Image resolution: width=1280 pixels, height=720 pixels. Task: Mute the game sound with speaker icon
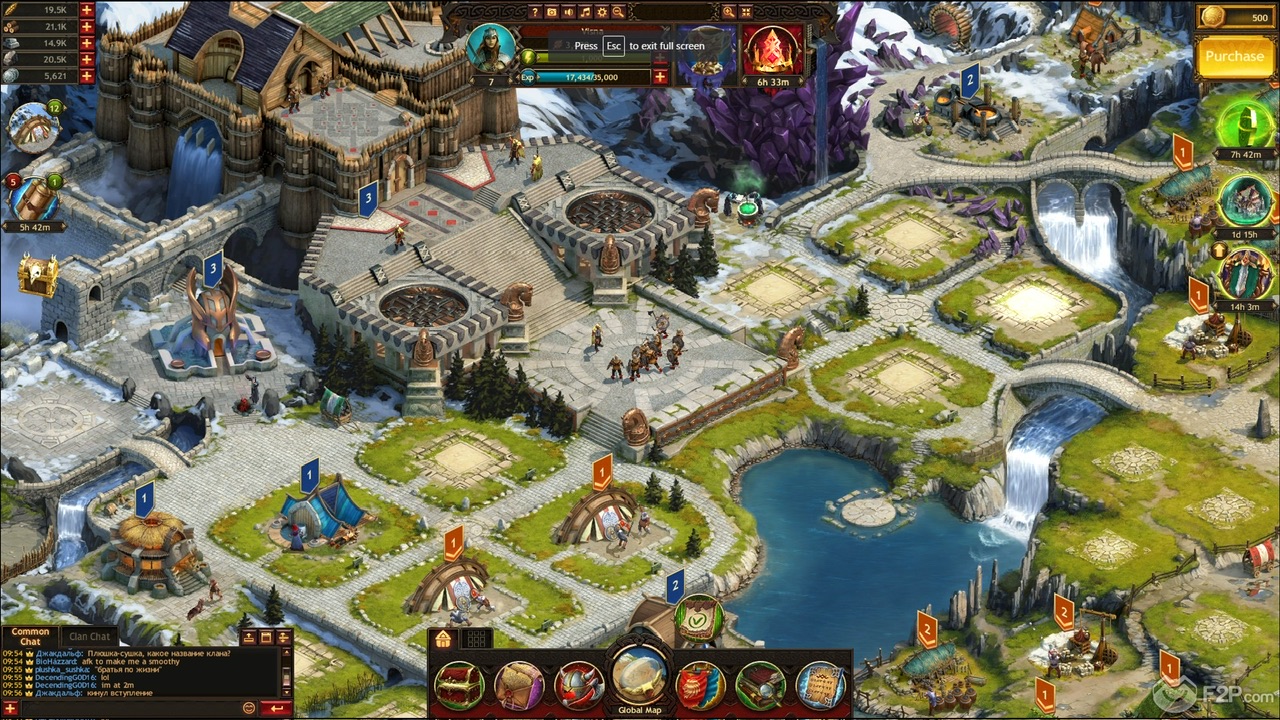[x=568, y=12]
